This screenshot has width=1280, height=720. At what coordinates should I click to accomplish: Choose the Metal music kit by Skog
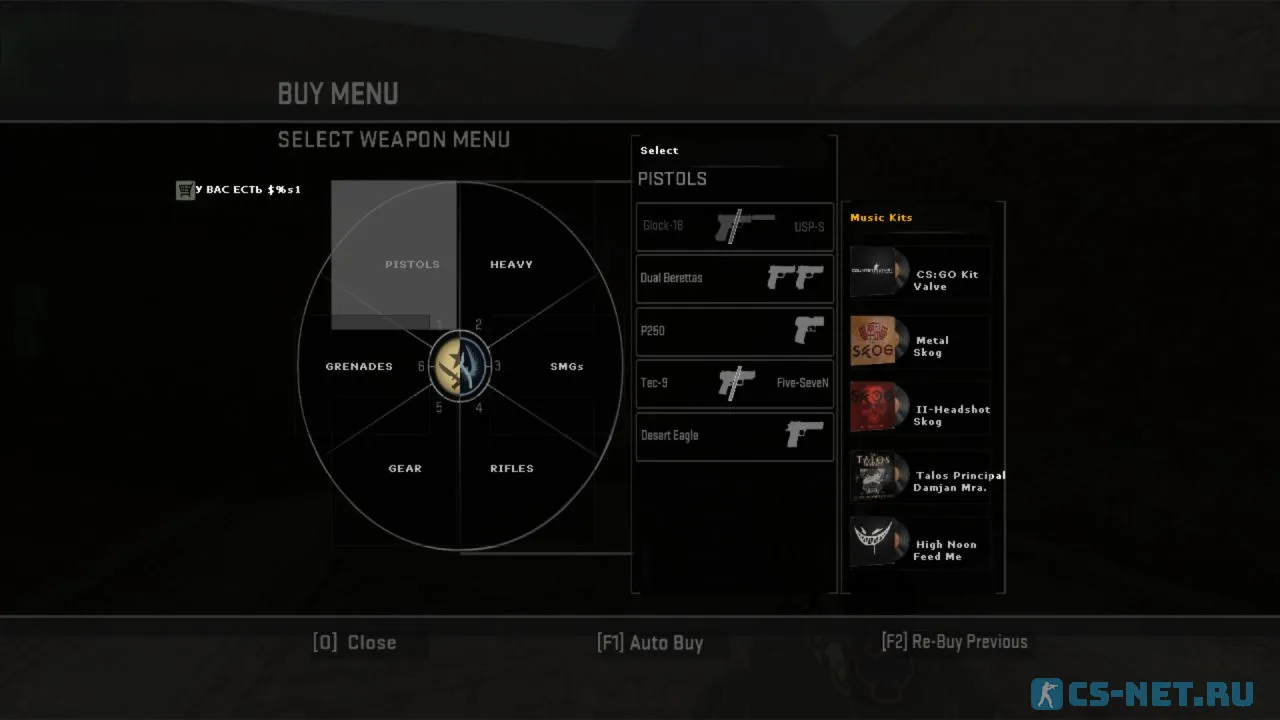(920, 341)
